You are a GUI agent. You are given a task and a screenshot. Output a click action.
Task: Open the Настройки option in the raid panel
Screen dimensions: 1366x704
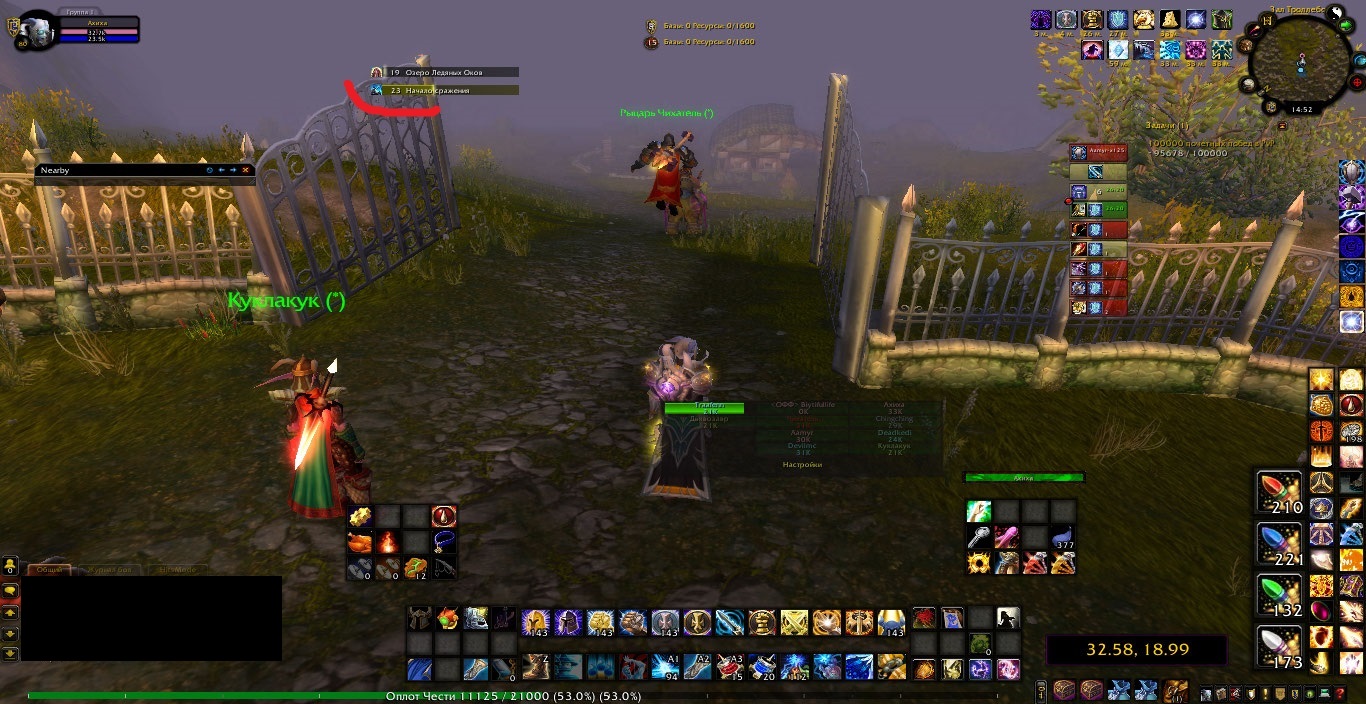coord(803,464)
